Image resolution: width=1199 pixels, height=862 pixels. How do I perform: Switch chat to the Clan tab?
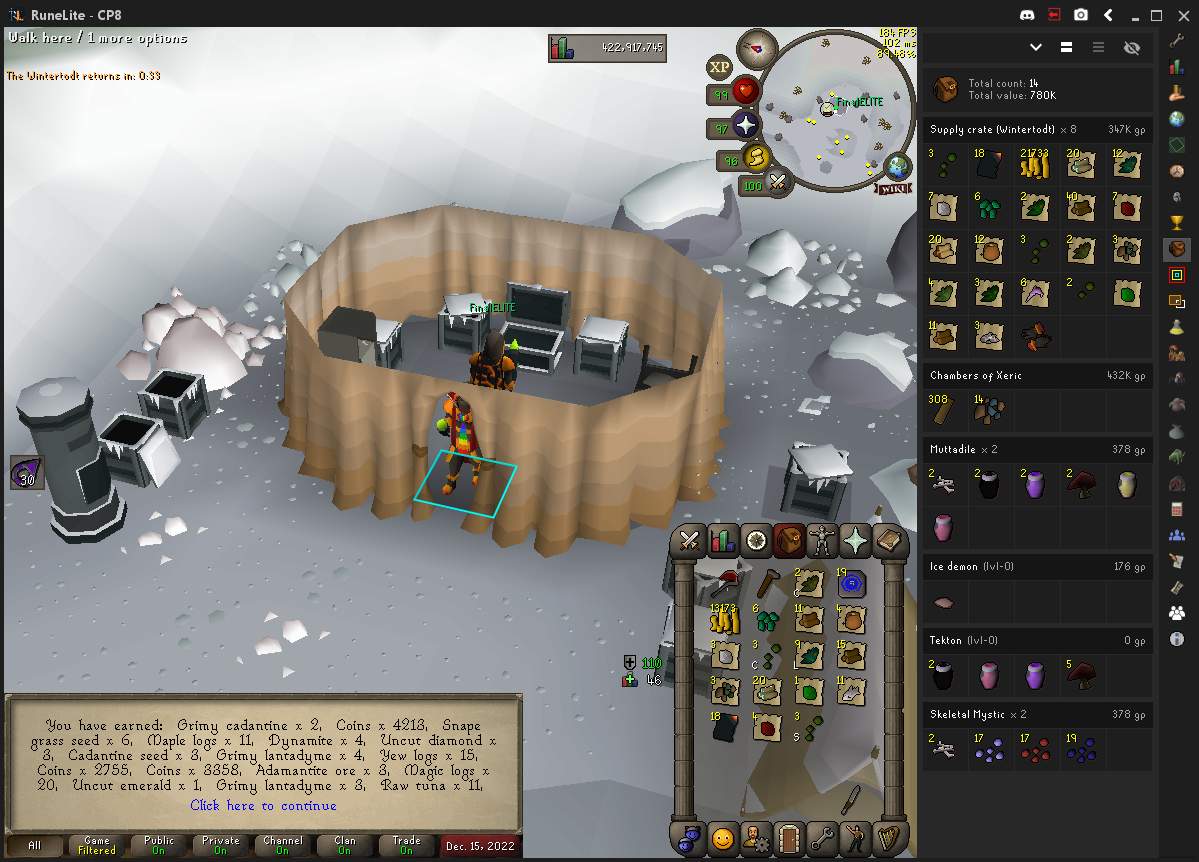[x=345, y=846]
